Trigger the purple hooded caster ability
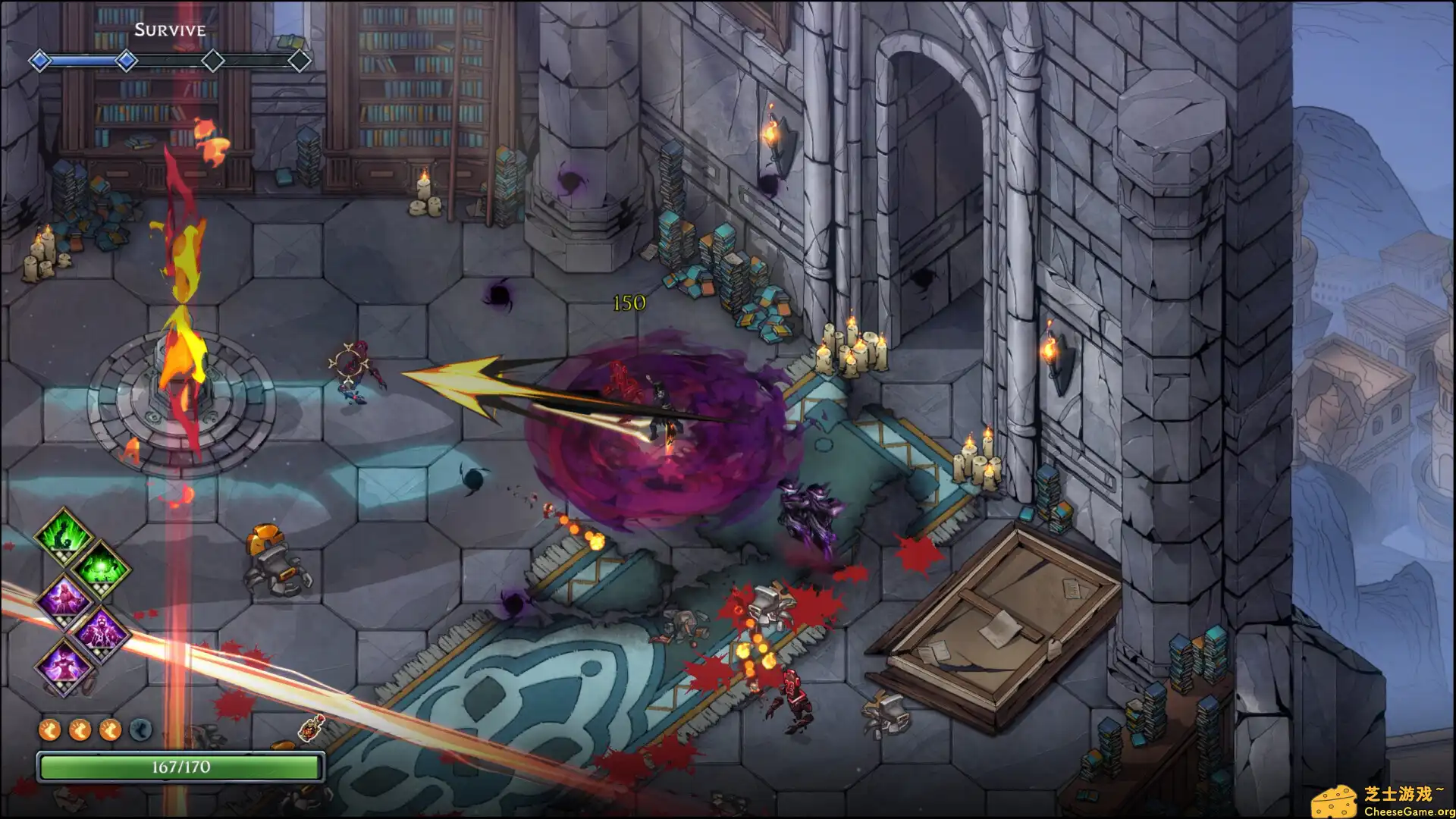Viewport: 1456px width, 819px height. 64,600
